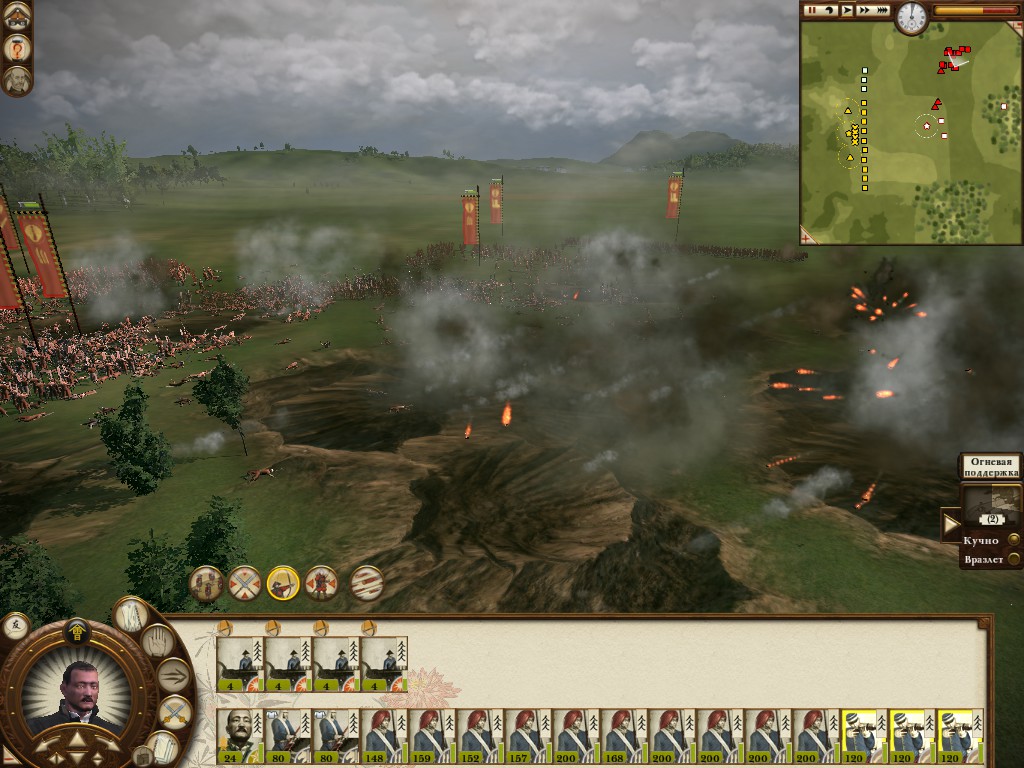The width and height of the screenshot is (1024, 768).
Task: Click the general's portrait
Action: coord(75,695)
